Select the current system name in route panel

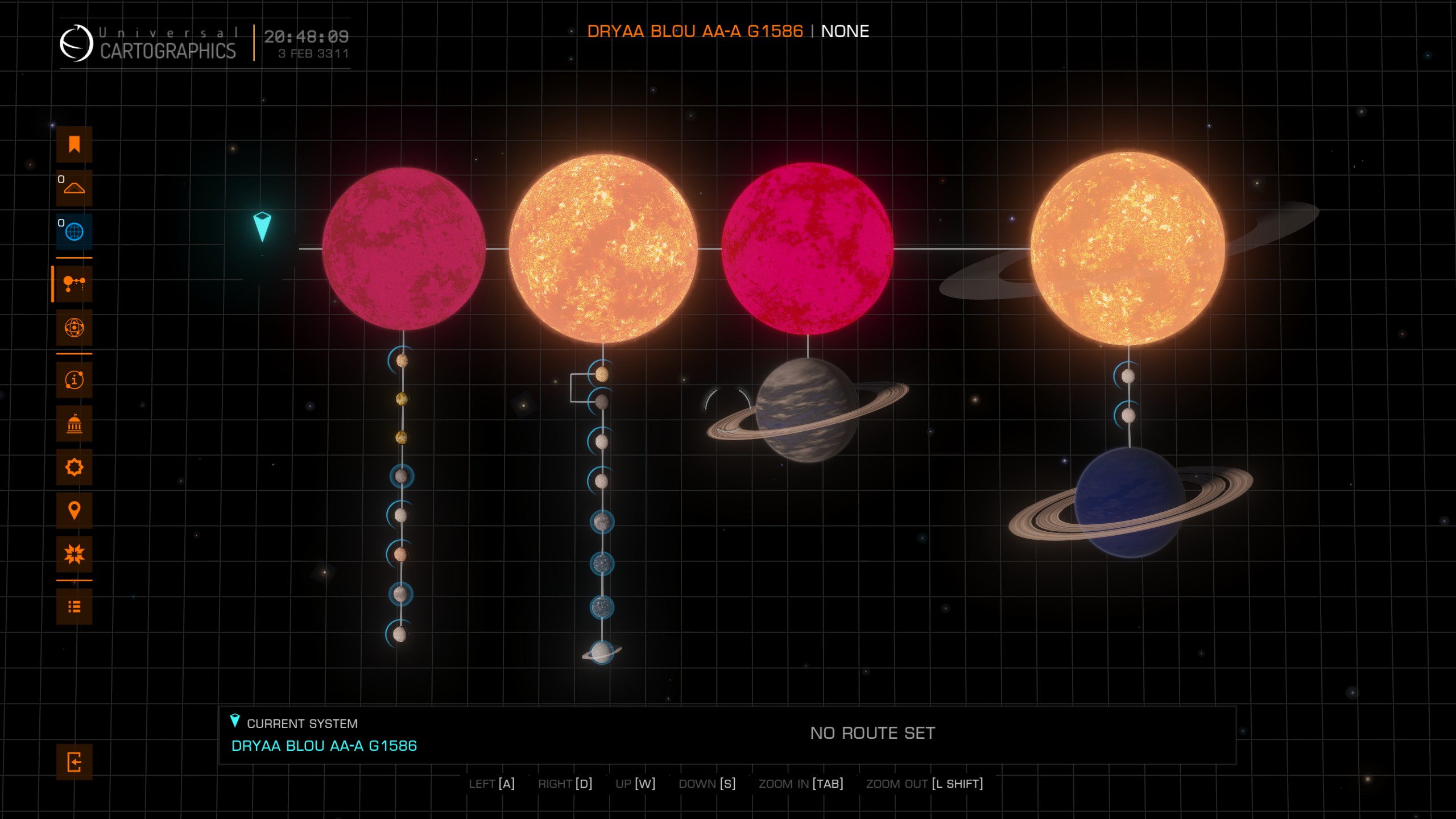(324, 746)
